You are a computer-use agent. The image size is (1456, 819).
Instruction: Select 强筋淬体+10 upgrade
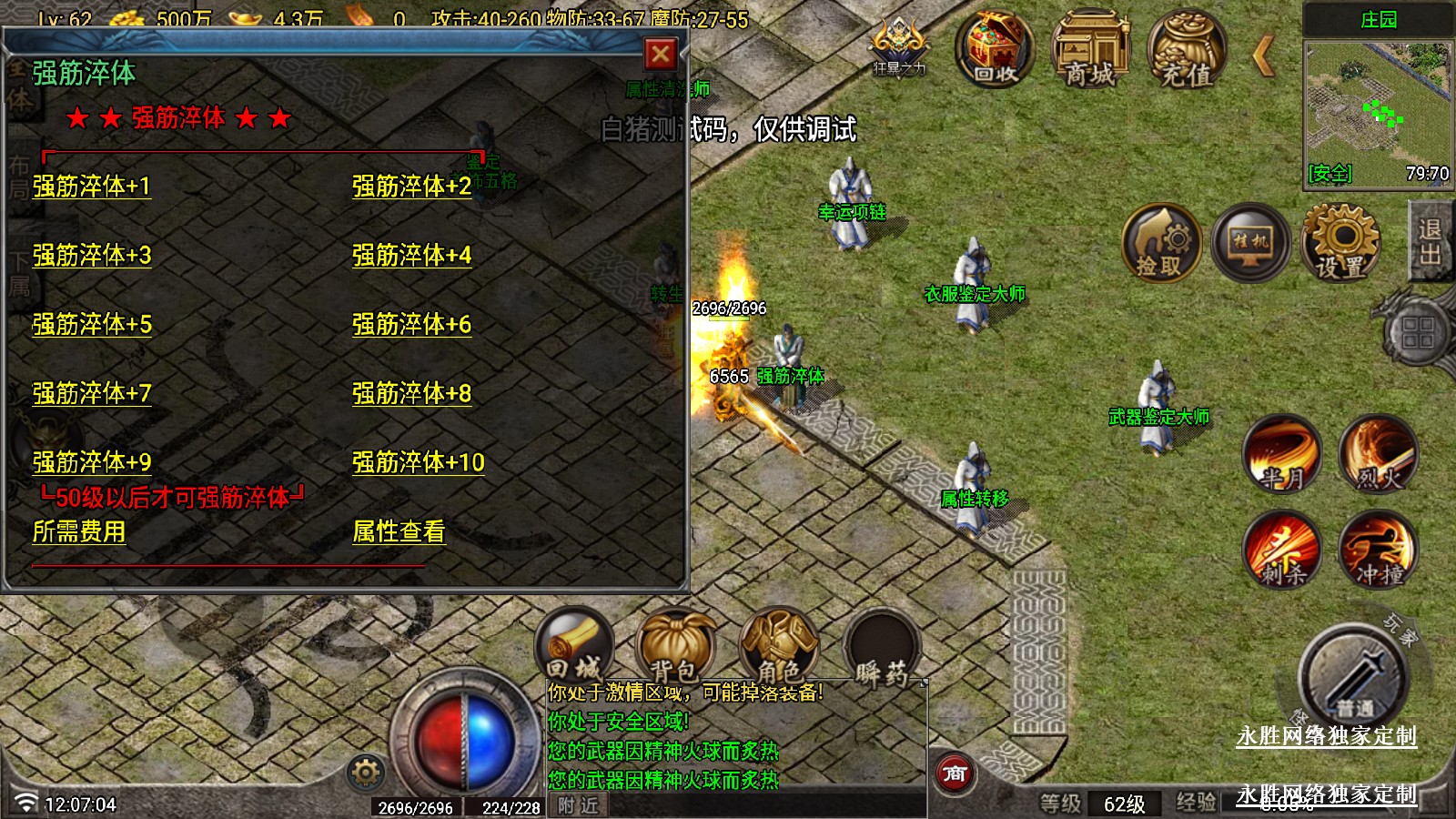click(418, 462)
